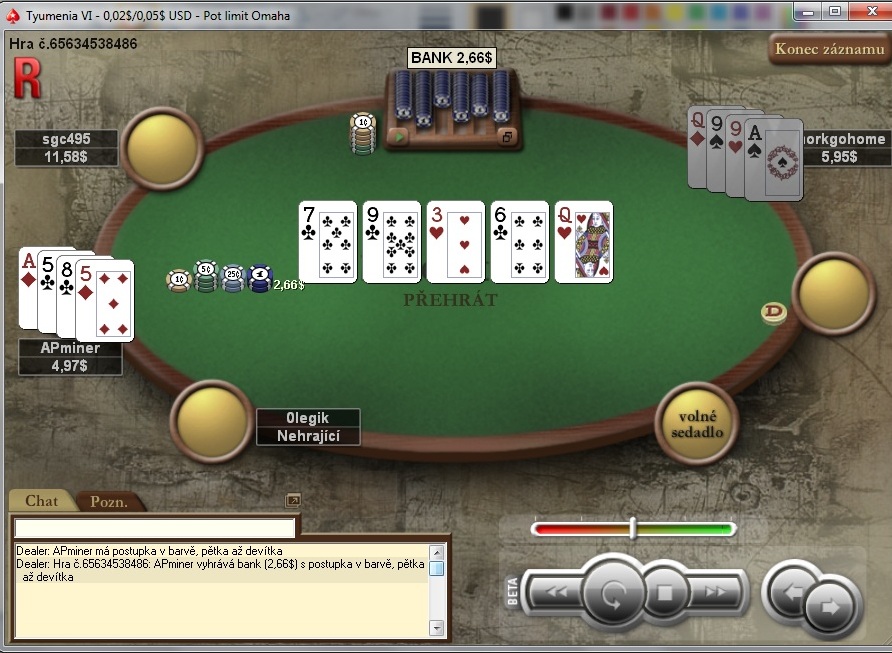The width and height of the screenshot is (892, 653).
Task: Pop out the chat panel
Action: click(293, 500)
